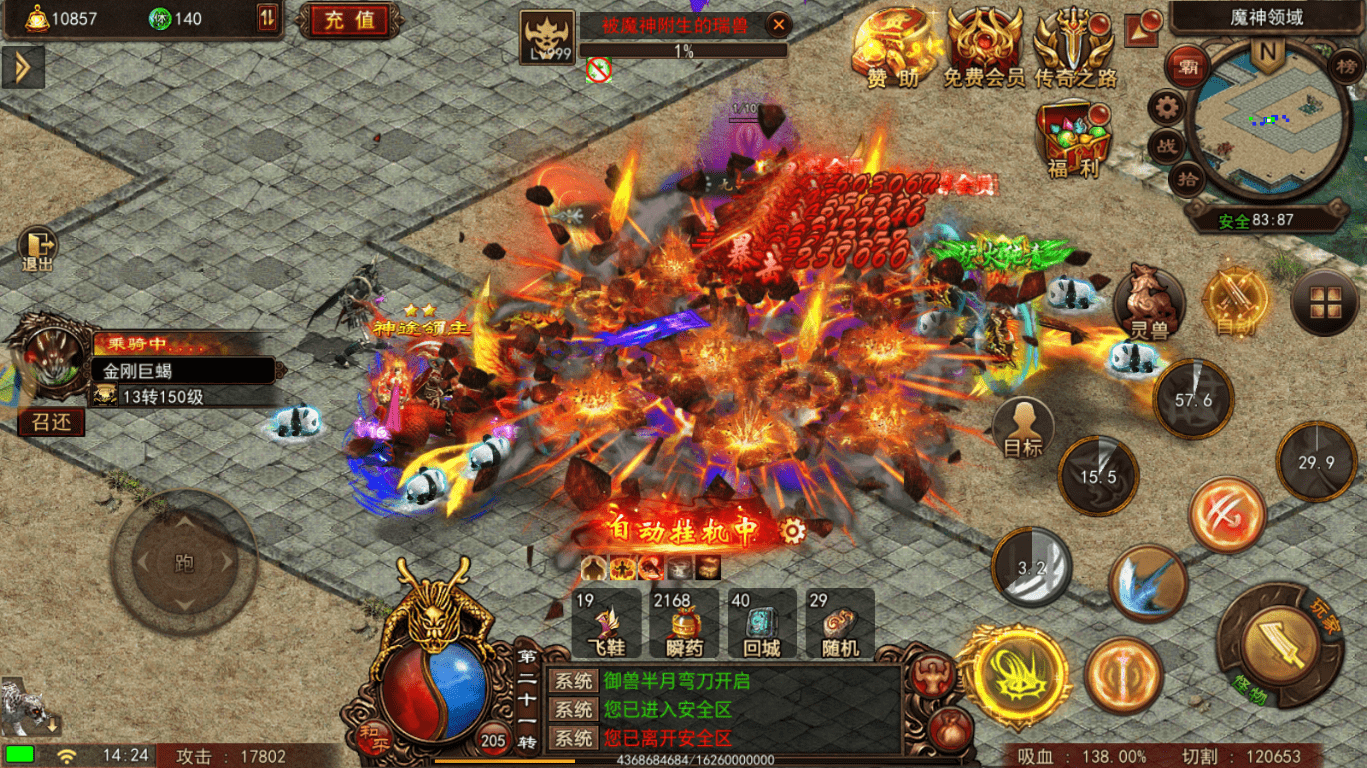Open the 传奇之路 legend road menu
The image size is (1367, 768).
[1074, 47]
